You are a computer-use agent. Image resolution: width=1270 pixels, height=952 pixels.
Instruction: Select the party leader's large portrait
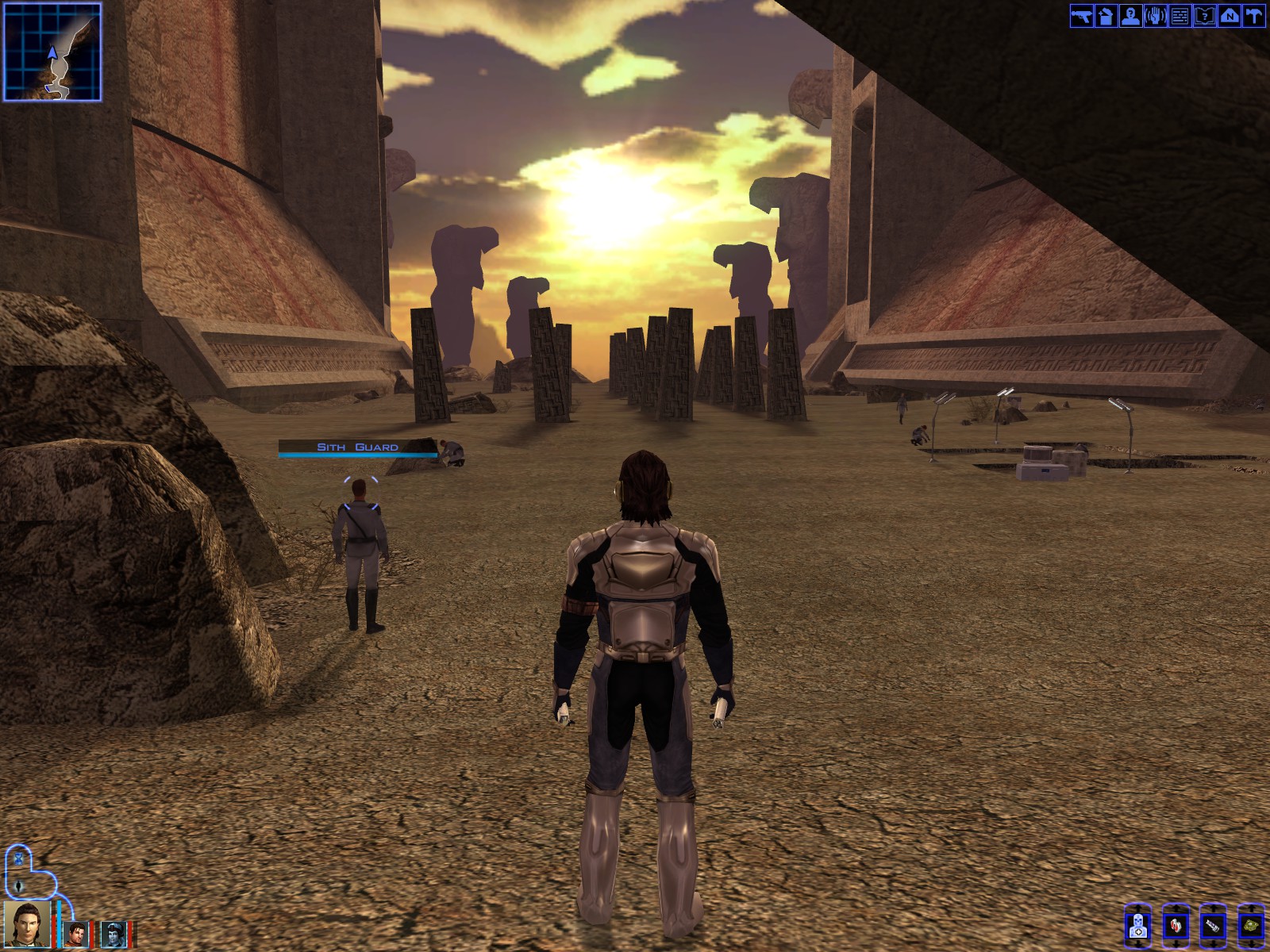[28, 924]
